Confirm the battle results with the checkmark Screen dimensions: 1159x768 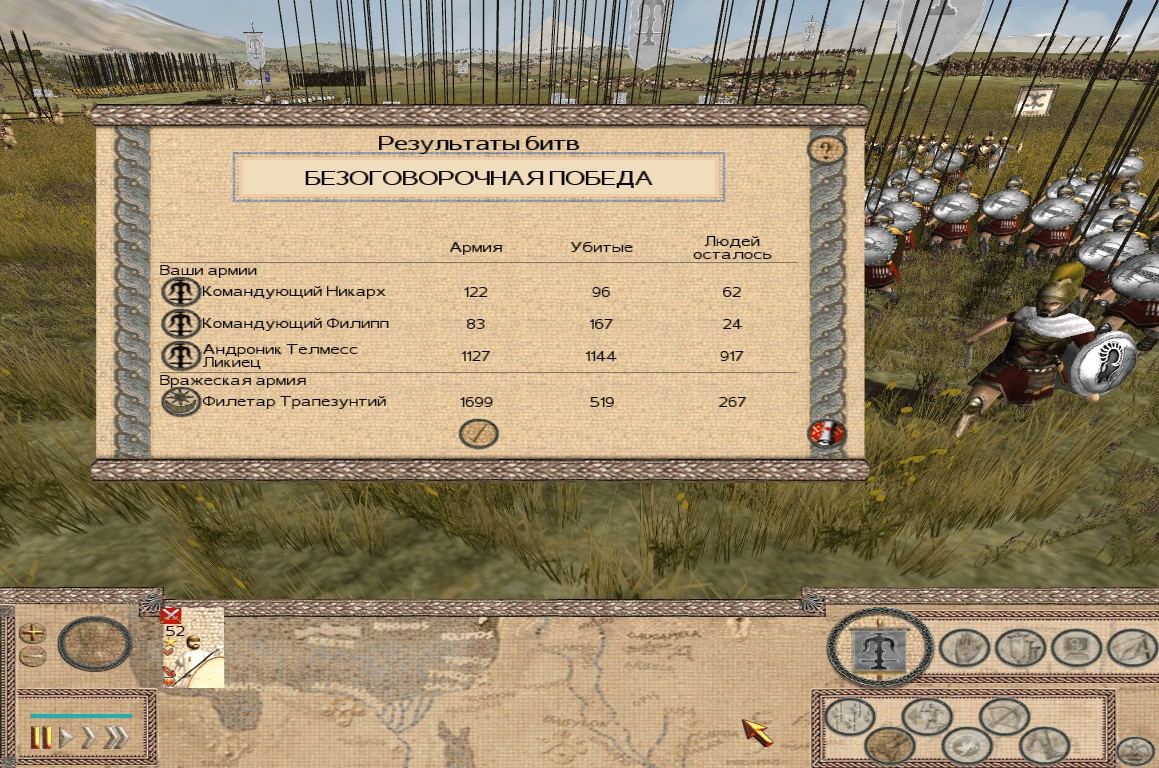coord(478,433)
